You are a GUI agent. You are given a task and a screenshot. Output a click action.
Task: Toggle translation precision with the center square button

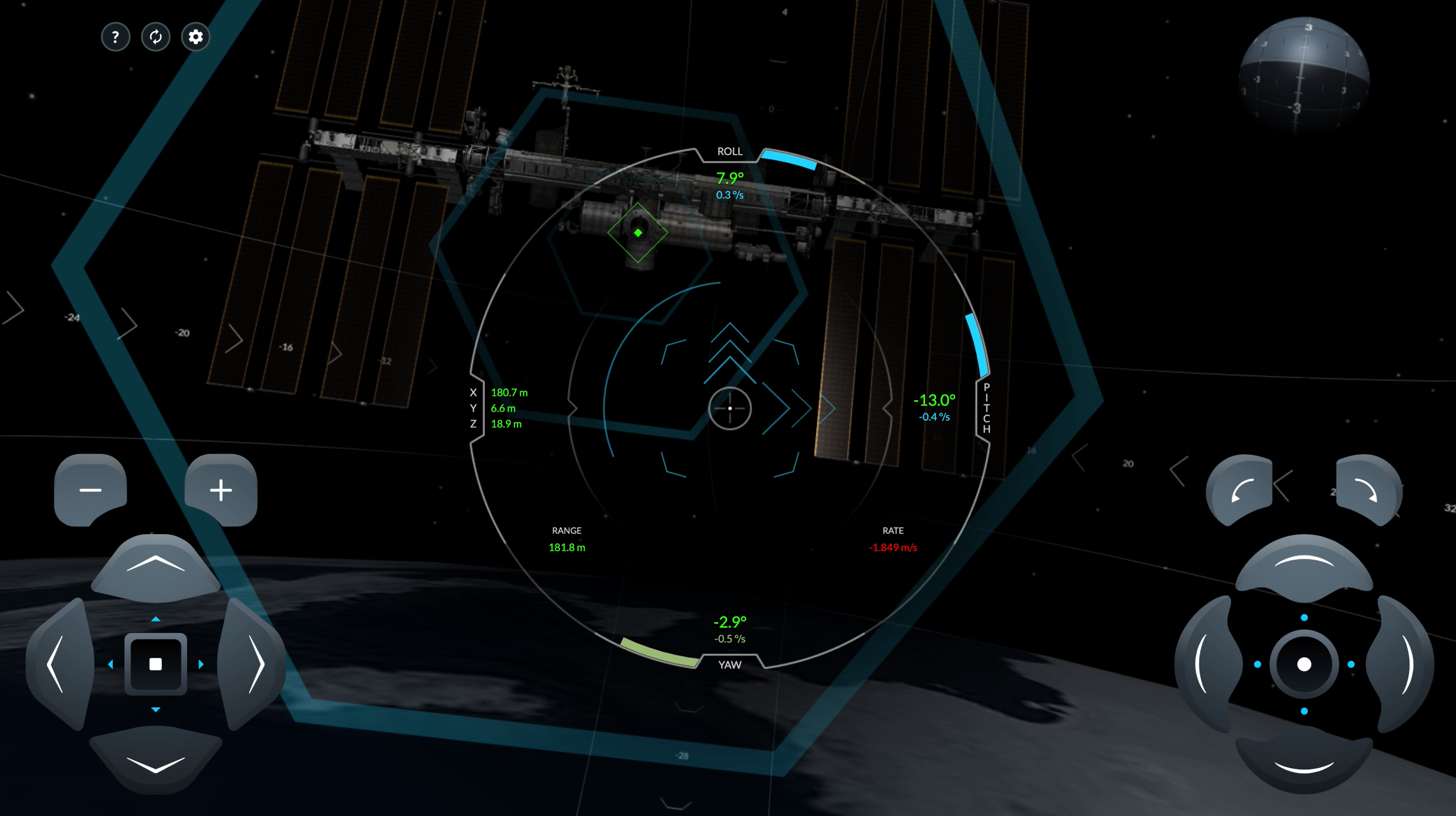point(156,664)
